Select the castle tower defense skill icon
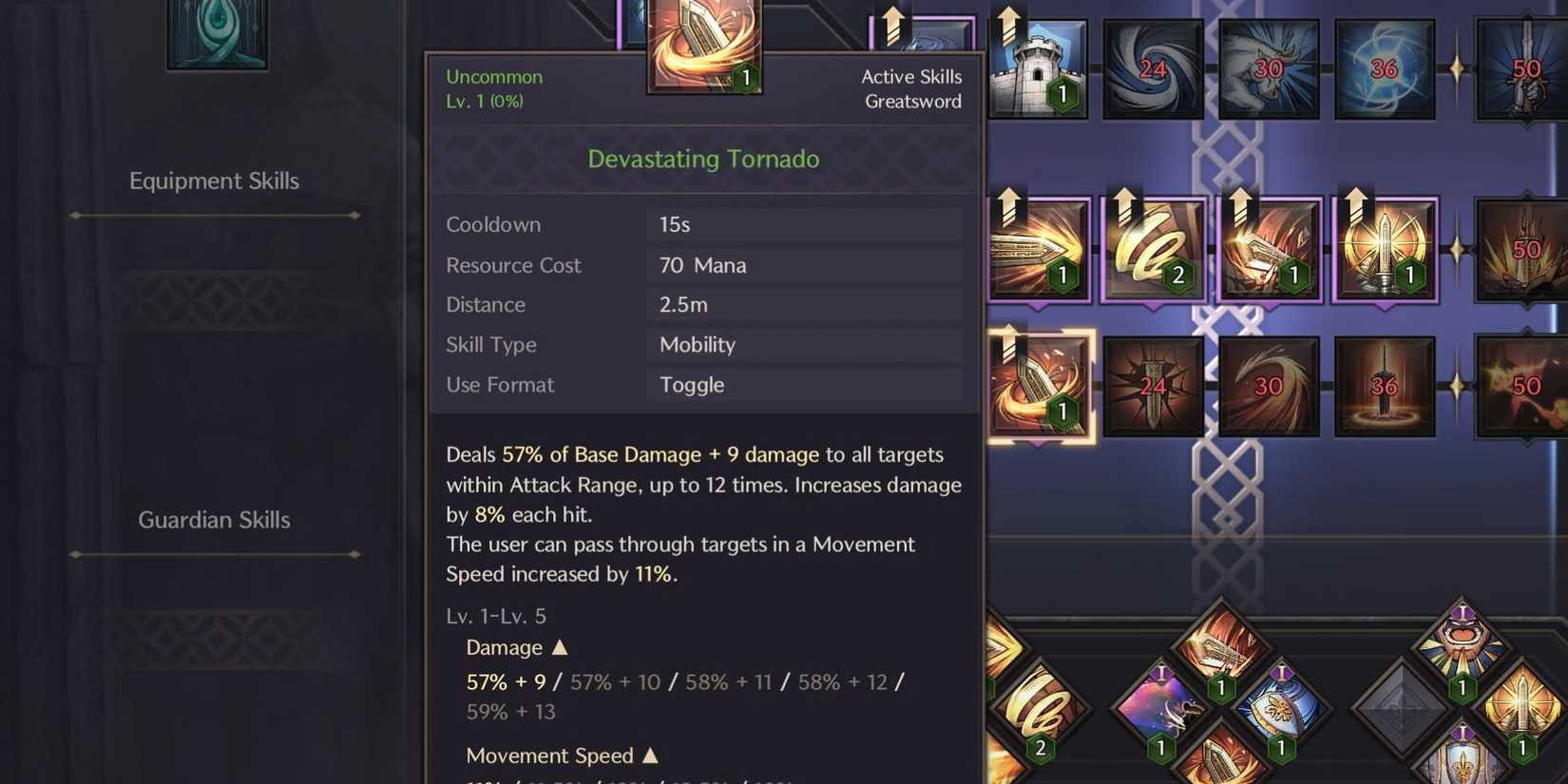 point(1039,68)
